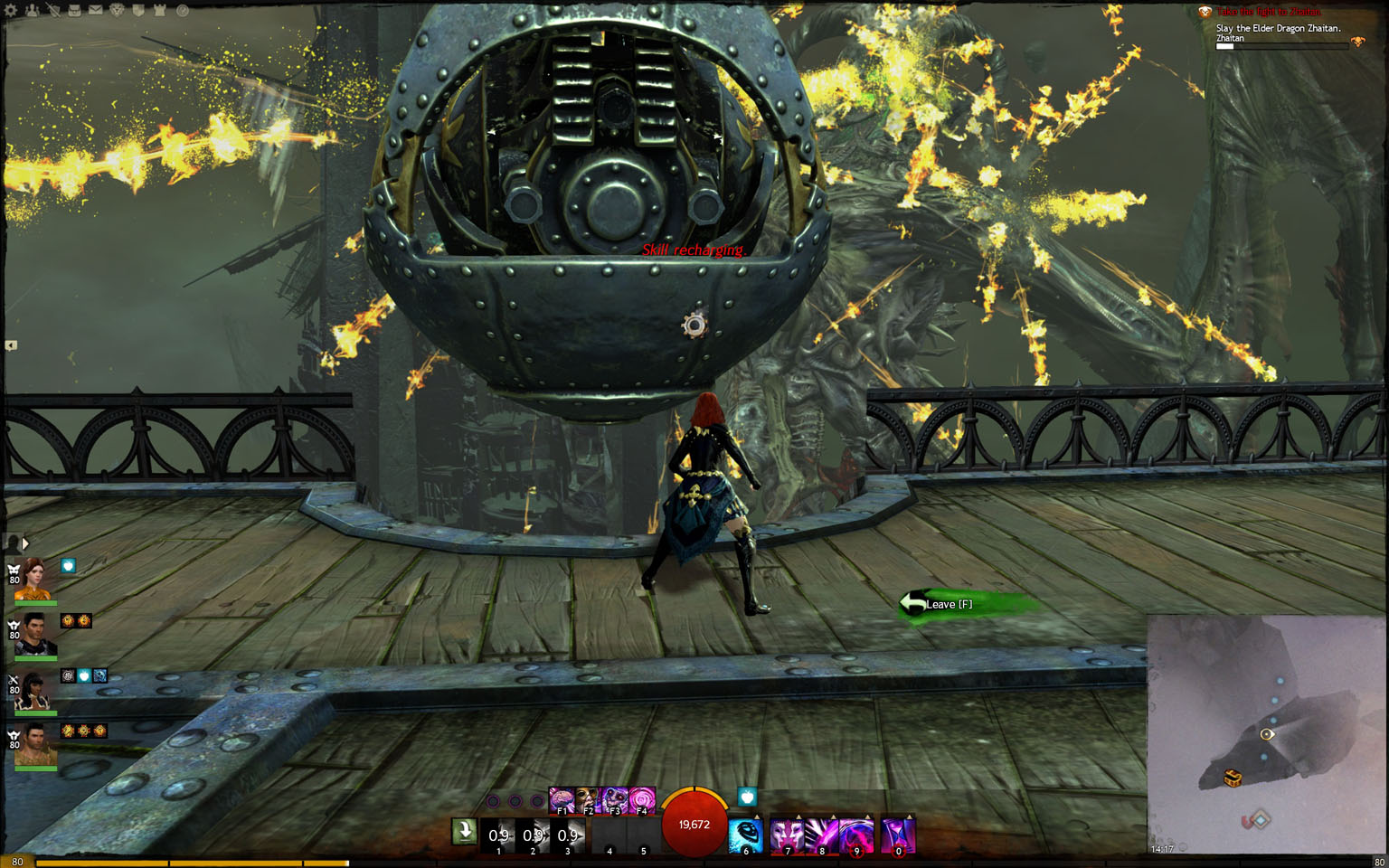Expand the left-edge chat panel arrow
Viewport: 1389px width, 868px height.
(11, 345)
